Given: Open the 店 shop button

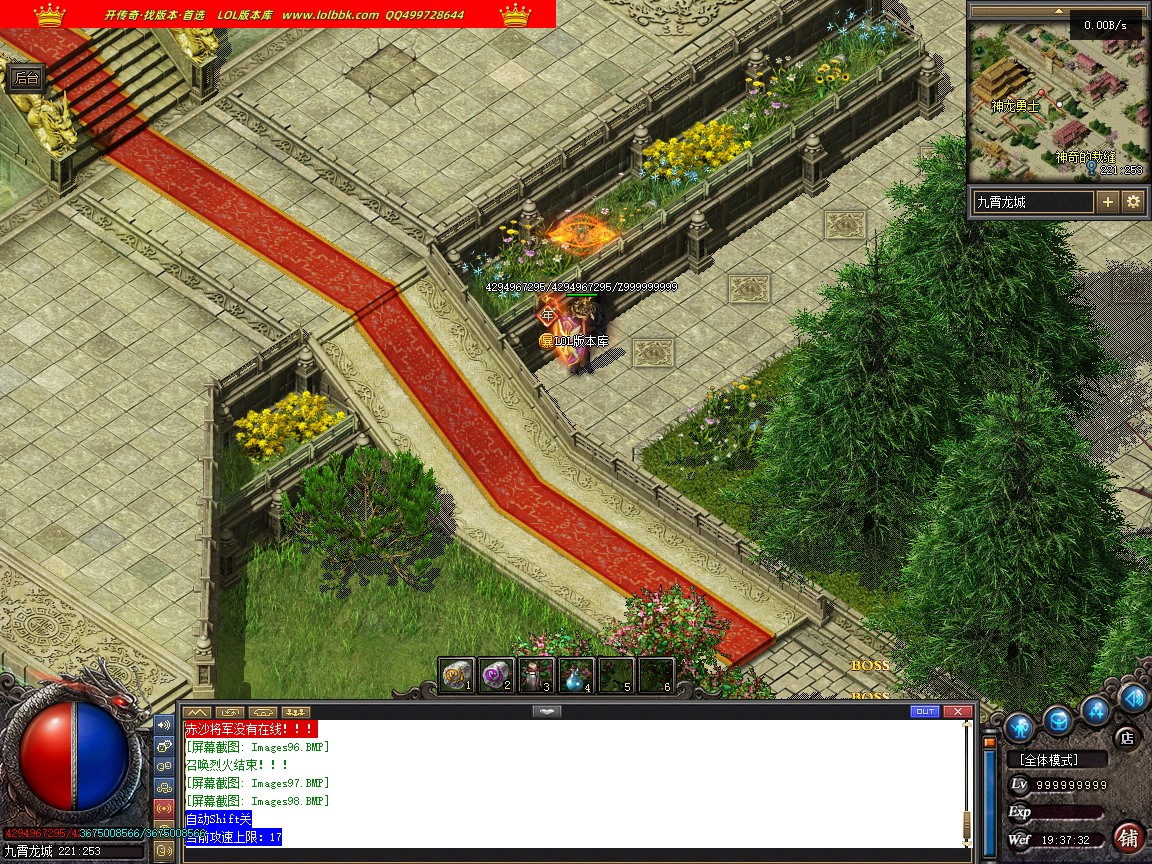Looking at the screenshot, I should point(1127,738).
